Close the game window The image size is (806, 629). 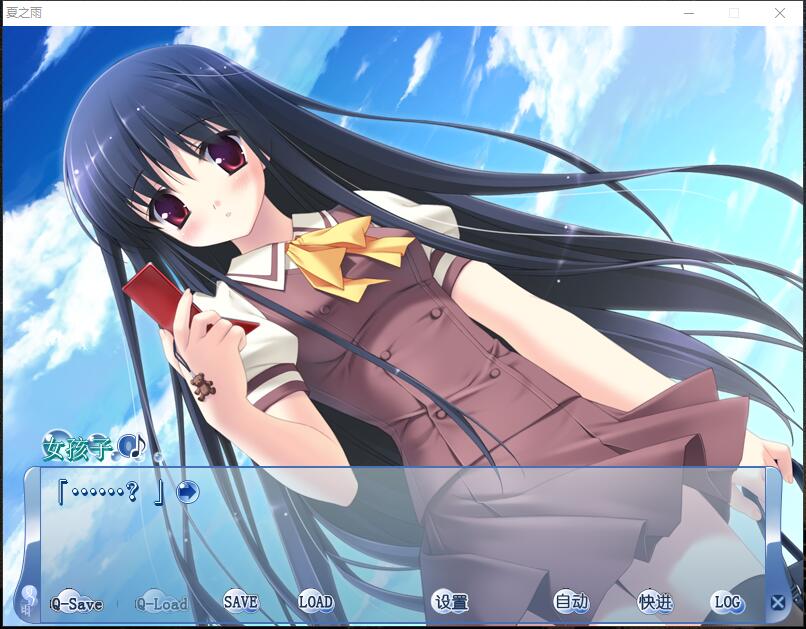780,13
